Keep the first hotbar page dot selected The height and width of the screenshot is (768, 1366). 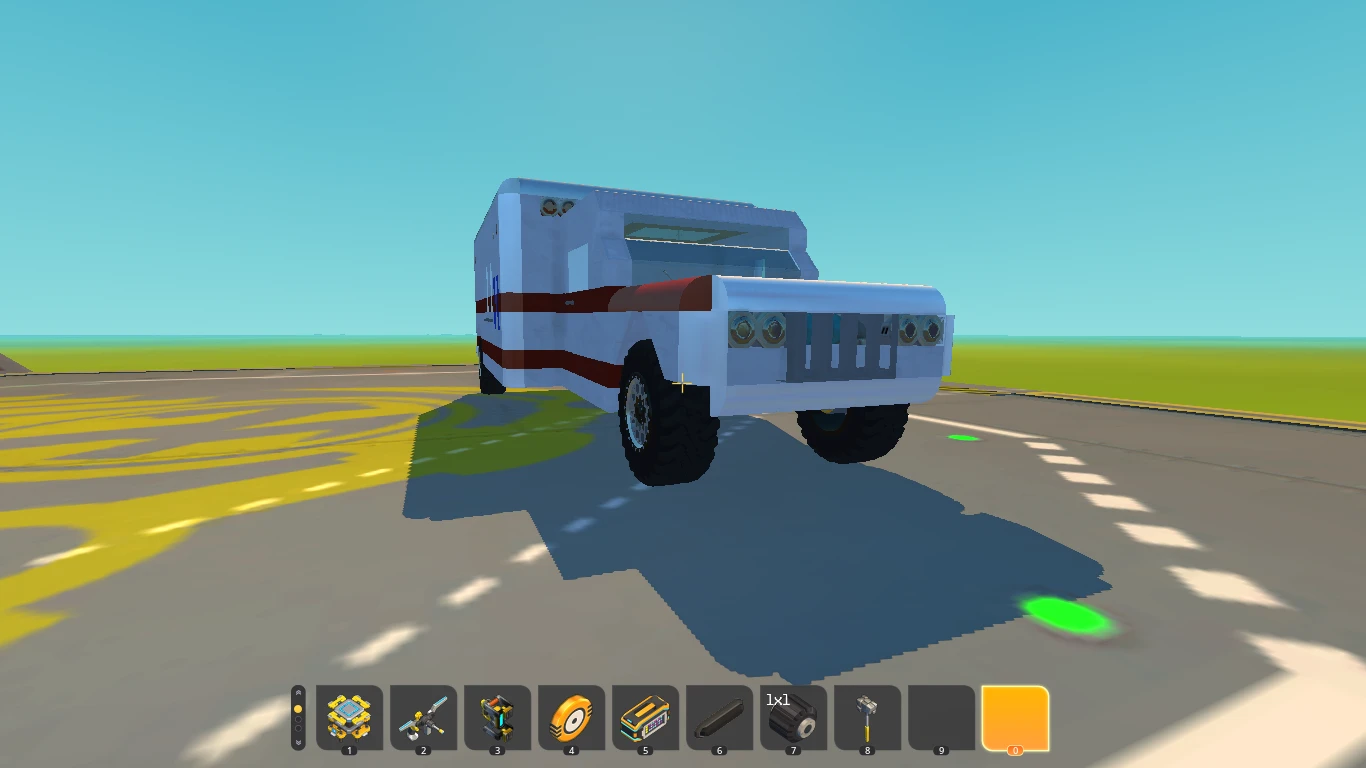pos(297,707)
